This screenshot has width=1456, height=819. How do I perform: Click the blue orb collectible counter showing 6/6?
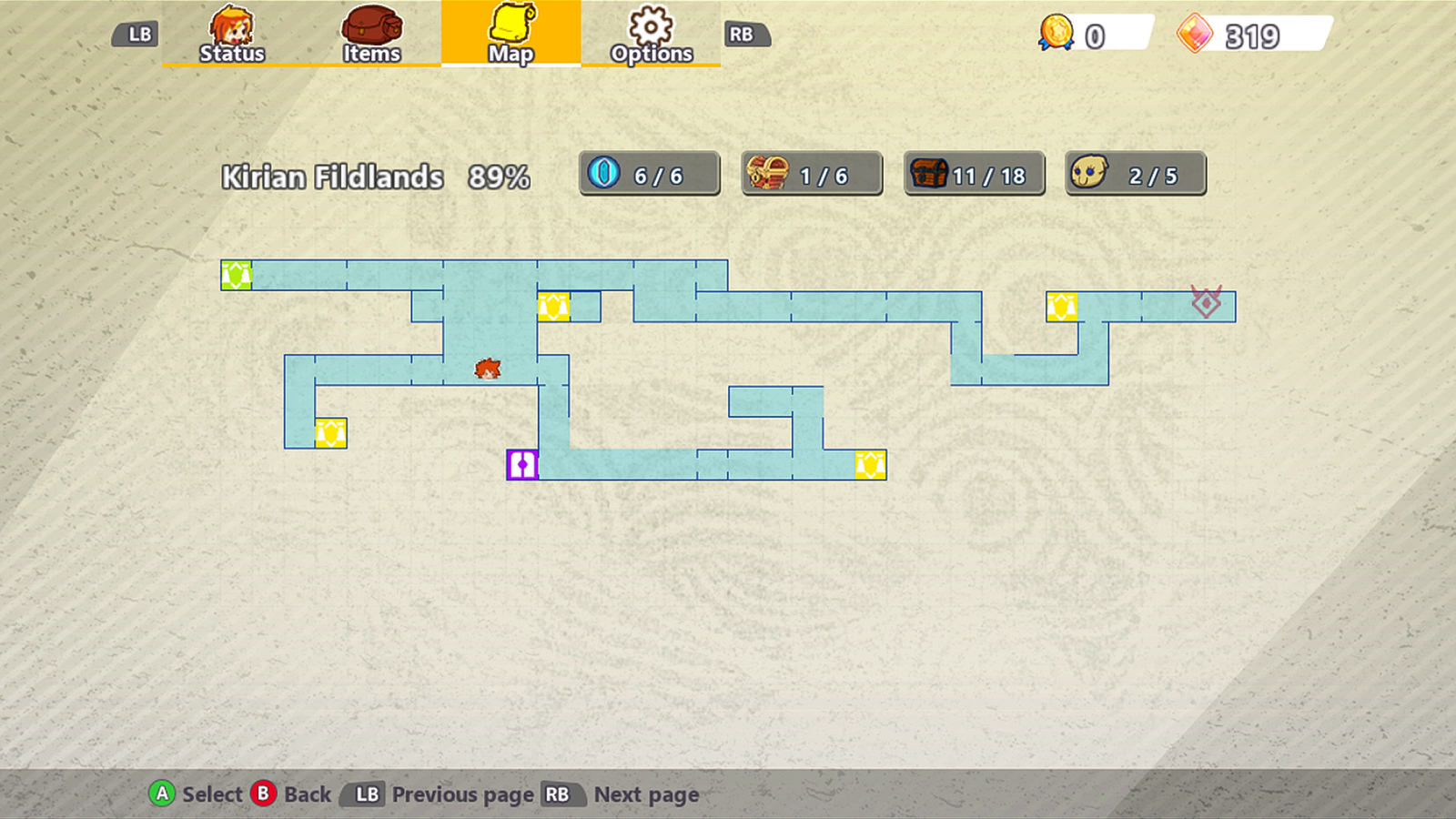649,174
